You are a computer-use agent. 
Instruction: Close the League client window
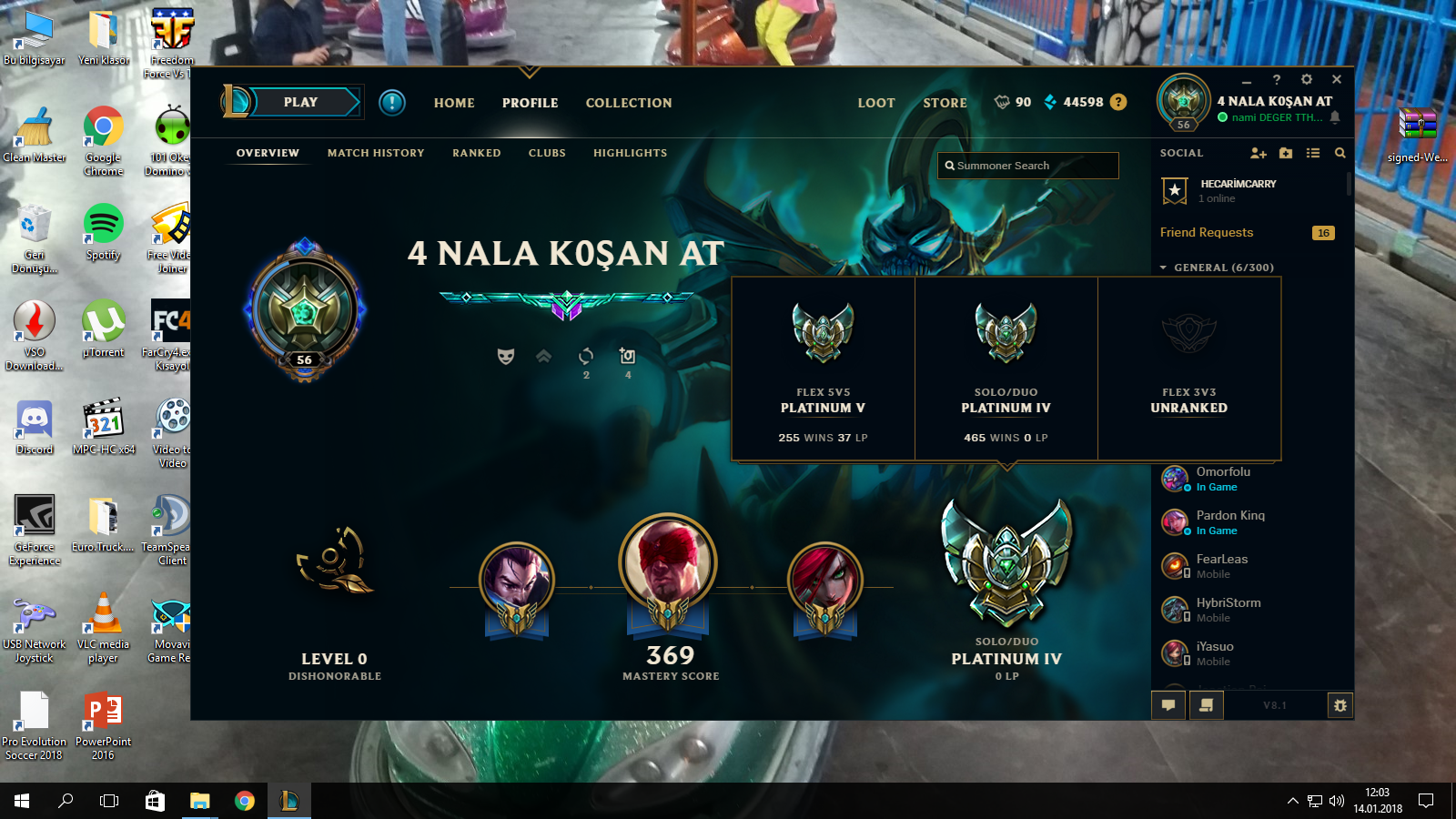[1337, 79]
